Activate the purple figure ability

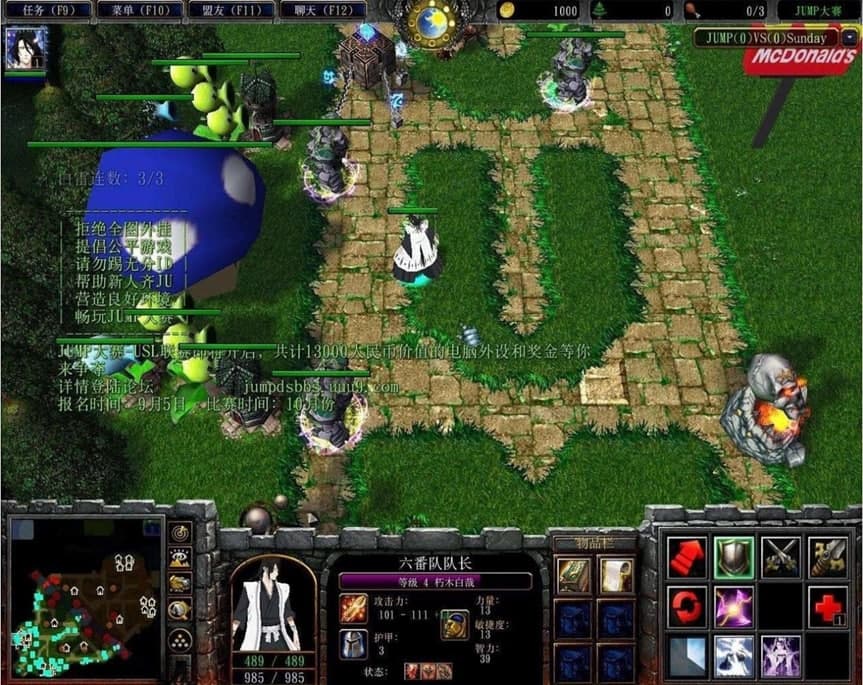tap(781, 655)
